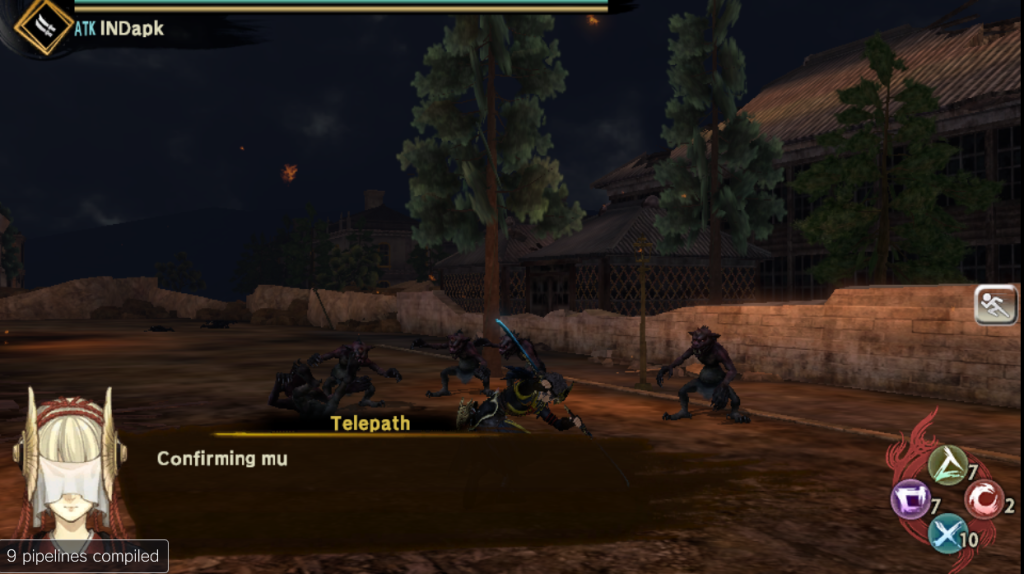Activate the blue cross skill
The width and height of the screenshot is (1024, 574).
pyautogui.click(x=947, y=533)
